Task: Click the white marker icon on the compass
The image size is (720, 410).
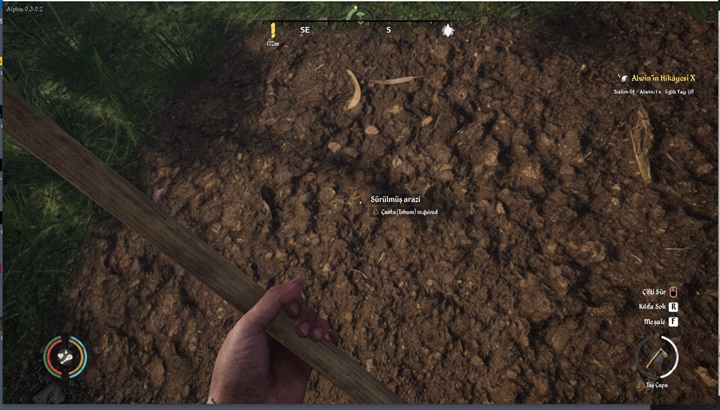Action: pos(447,30)
